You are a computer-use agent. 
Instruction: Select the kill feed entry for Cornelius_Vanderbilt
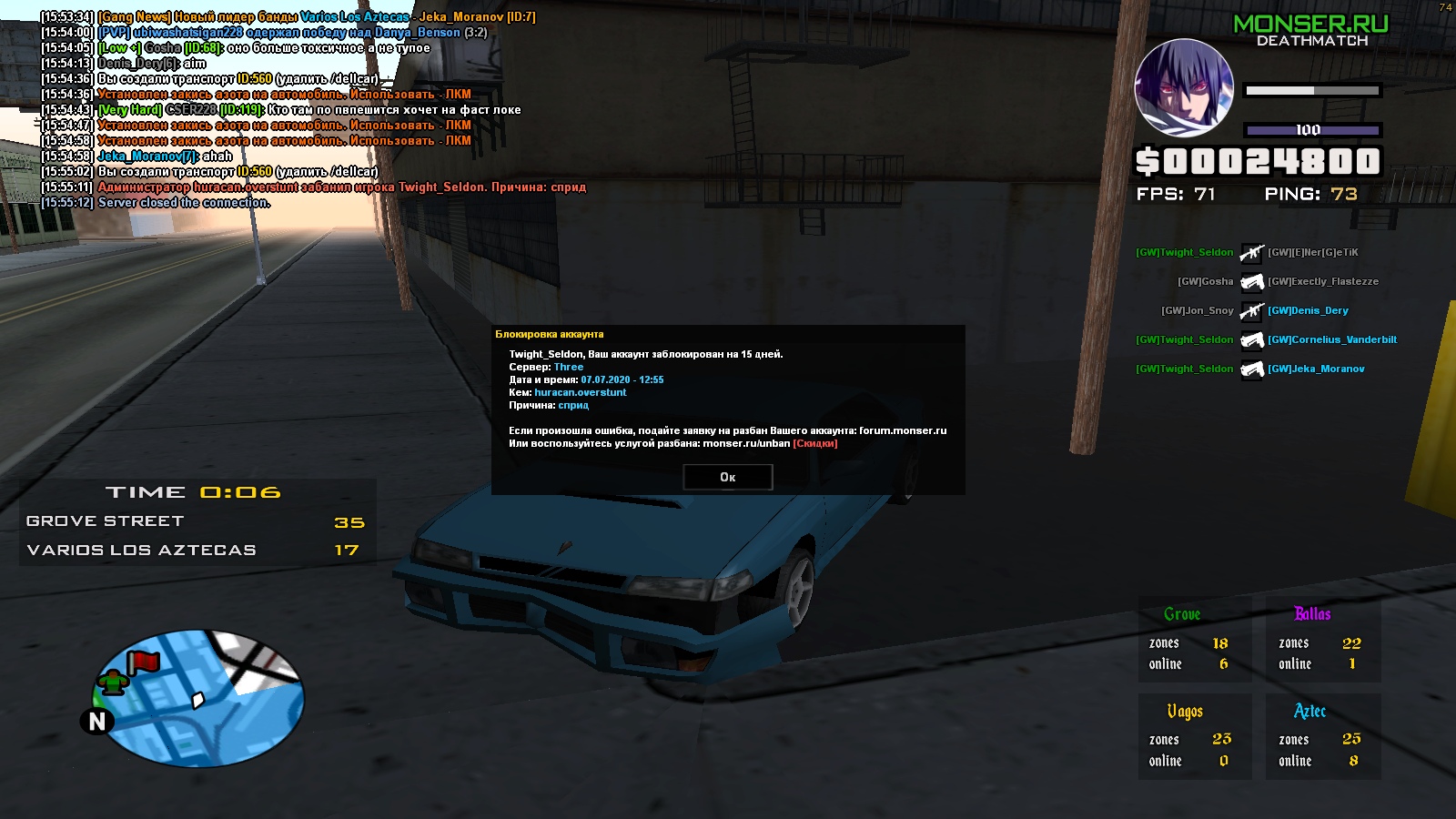pos(1331,339)
